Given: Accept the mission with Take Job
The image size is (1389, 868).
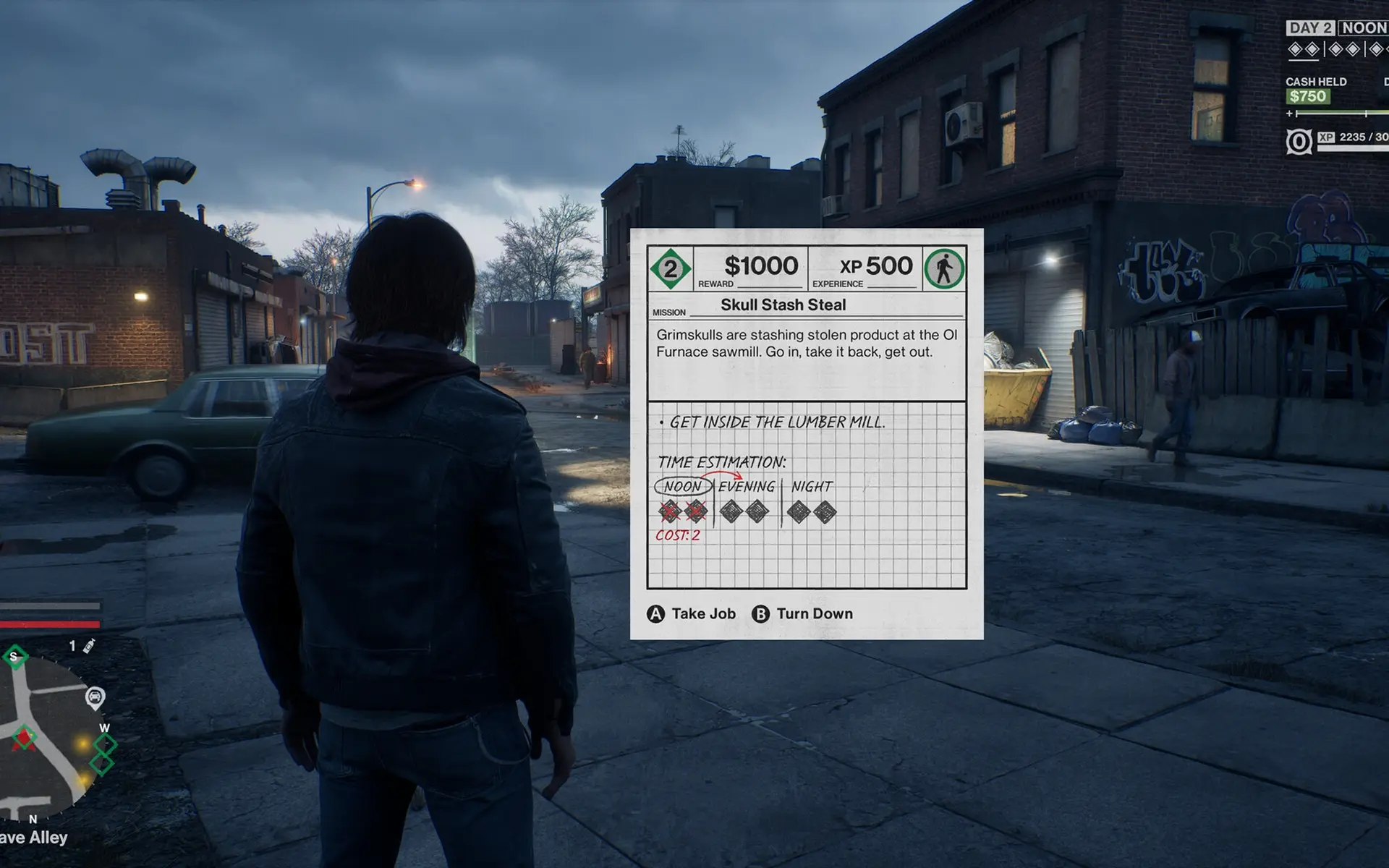Looking at the screenshot, I should [x=691, y=614].
